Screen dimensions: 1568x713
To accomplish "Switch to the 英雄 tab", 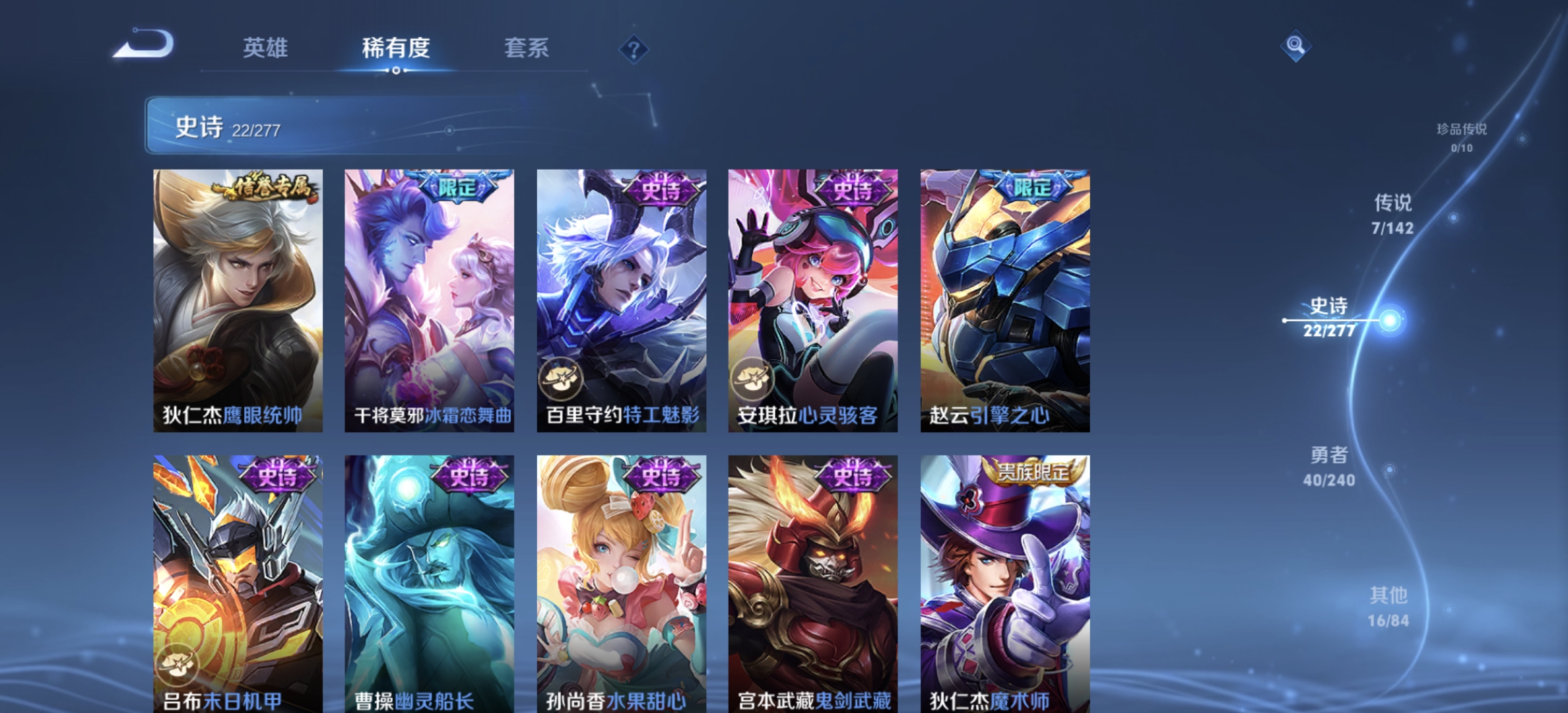I will 265,49.
